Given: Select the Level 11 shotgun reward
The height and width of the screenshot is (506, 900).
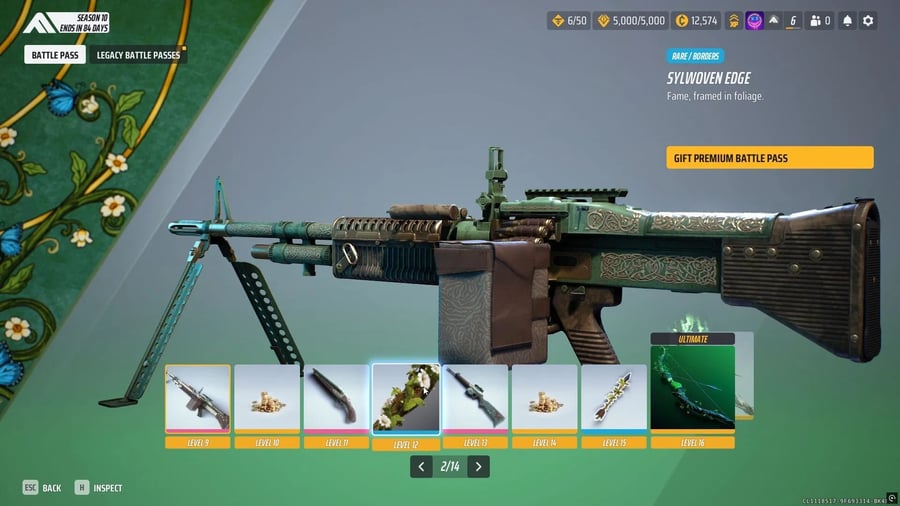Looking at the screenshot, I should click(x=336, y=399).
